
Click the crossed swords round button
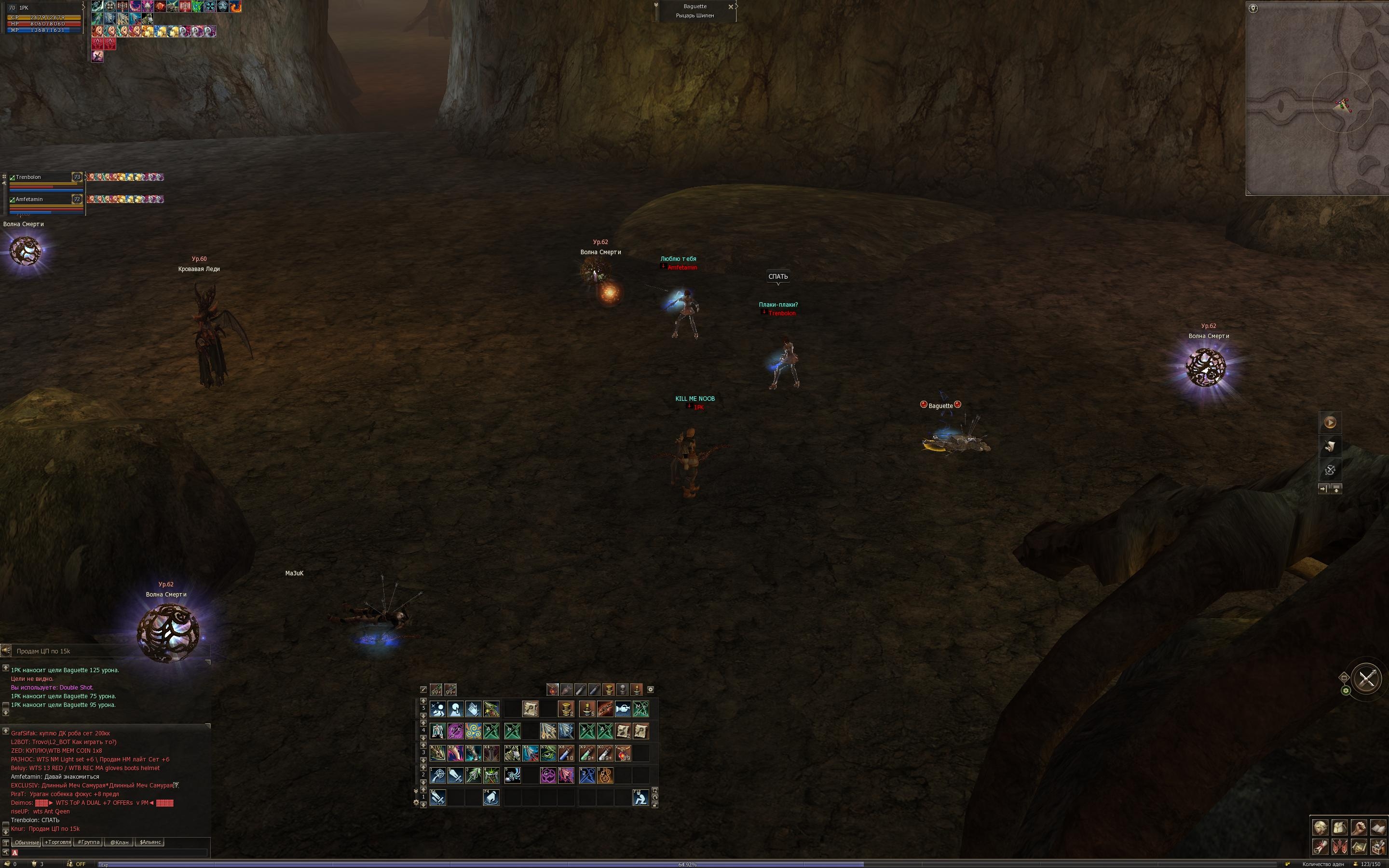tap(1367, 678)
